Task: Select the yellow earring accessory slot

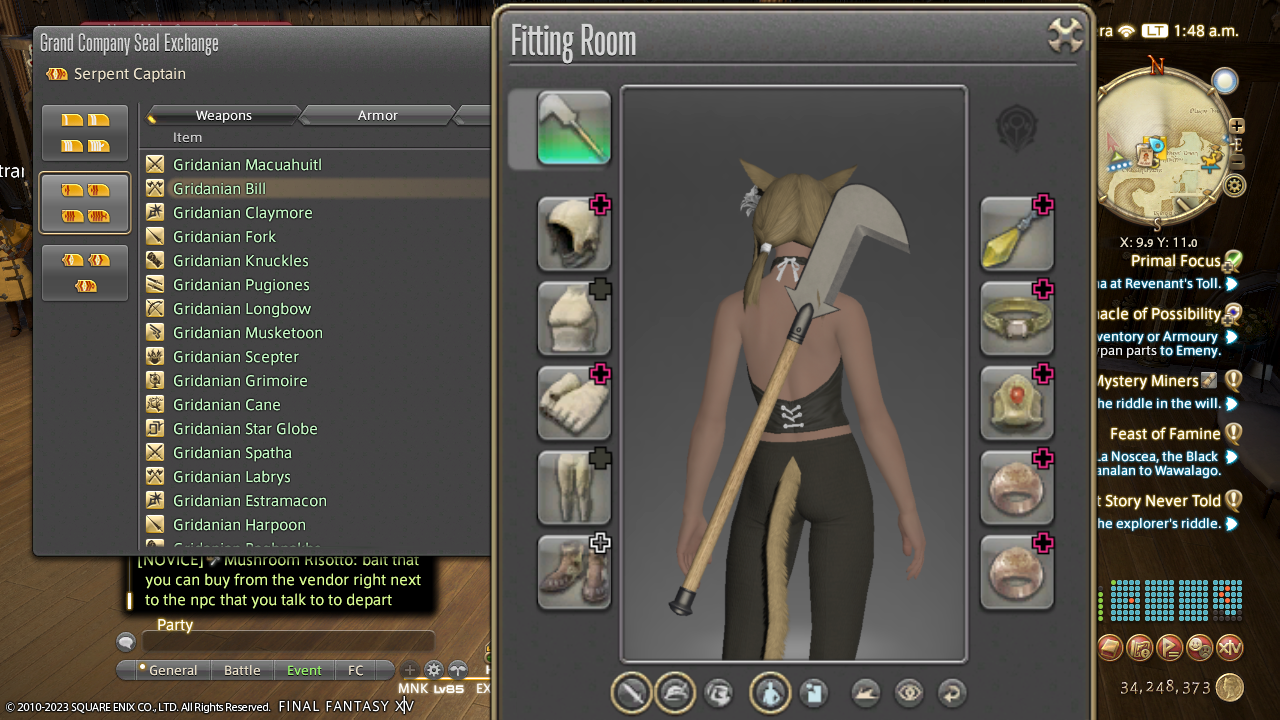Action: tap(1017, 234)
